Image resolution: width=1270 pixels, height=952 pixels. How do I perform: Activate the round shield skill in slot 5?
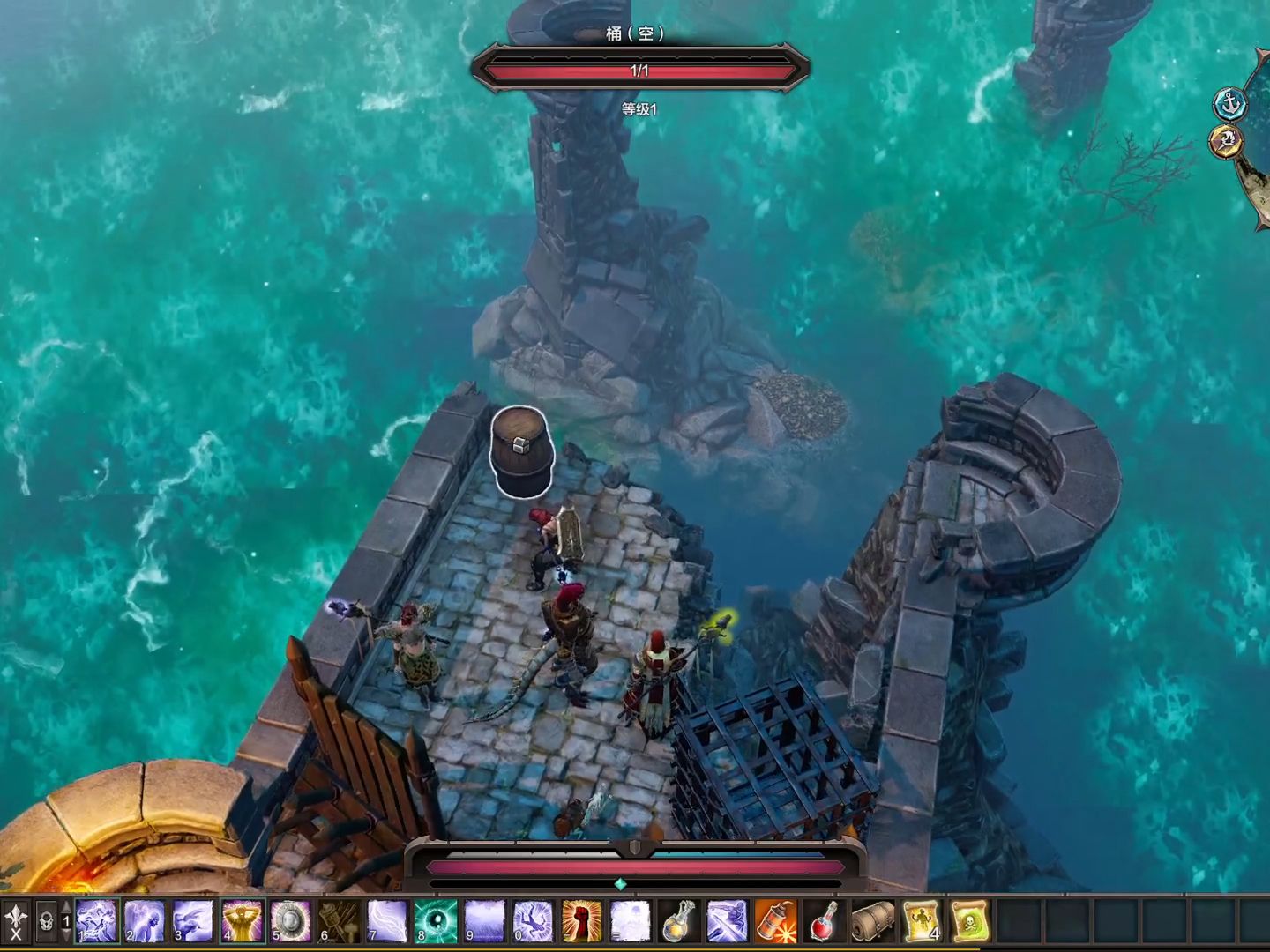(x=290, y=921)
